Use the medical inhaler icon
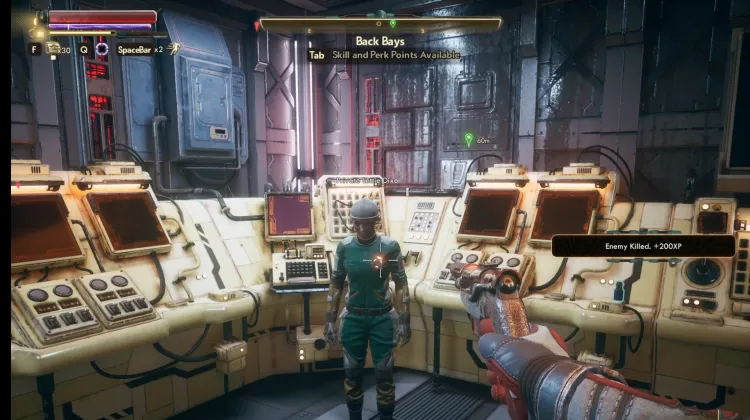The image size is (750, 420). 53,48
